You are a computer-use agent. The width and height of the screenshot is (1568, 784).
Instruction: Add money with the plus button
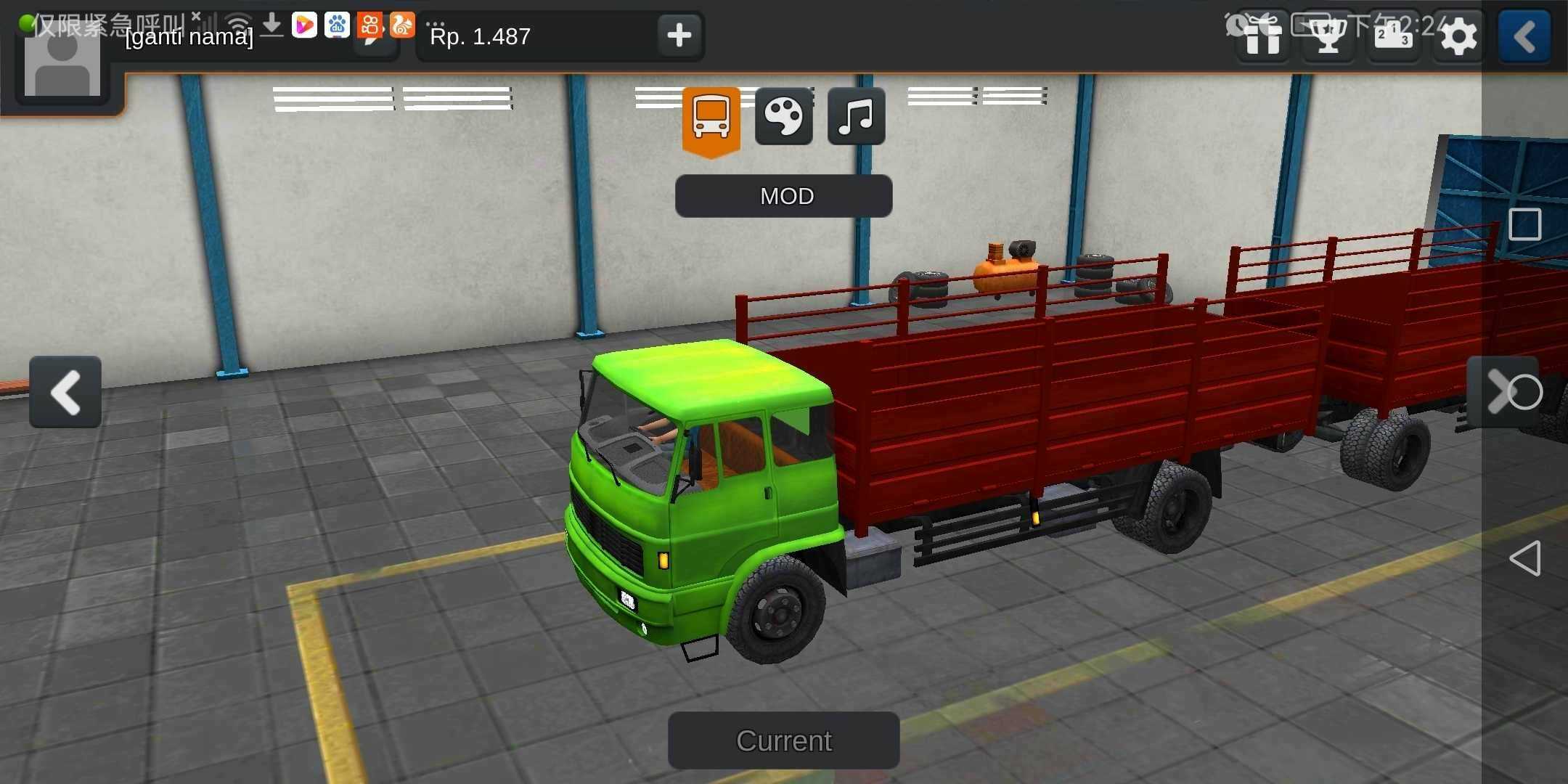(x=679, y=35)
